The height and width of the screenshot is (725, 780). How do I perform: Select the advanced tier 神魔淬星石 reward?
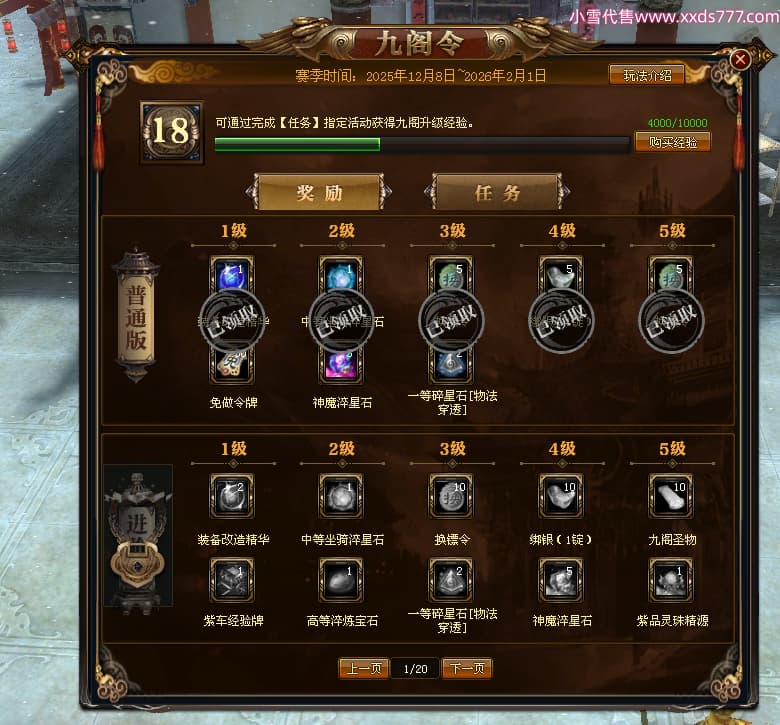coord(560,579)
